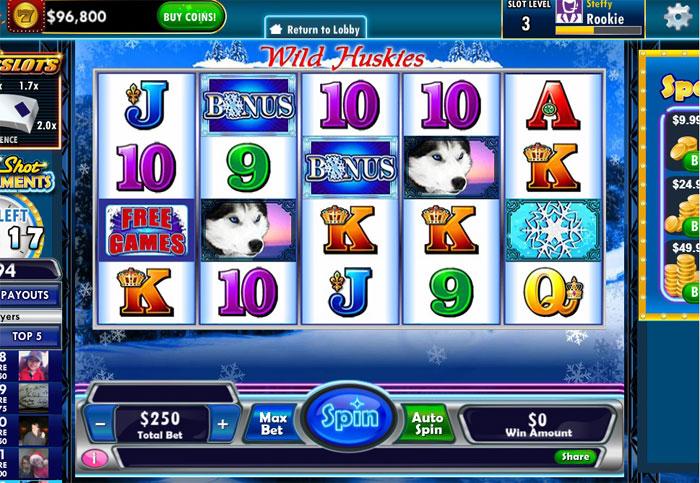Increase total bet with plus button
This screenshot has height=483, width=700.
tap(223, 423)
